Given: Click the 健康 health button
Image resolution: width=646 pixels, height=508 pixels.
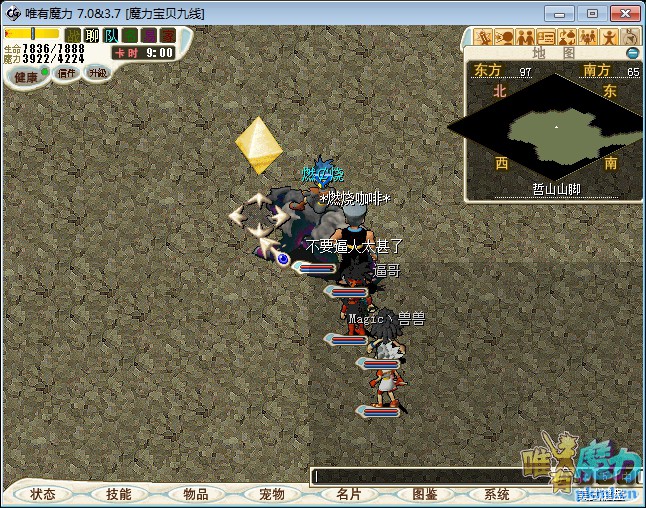Looking at the screenshot, I should [26, 77].
